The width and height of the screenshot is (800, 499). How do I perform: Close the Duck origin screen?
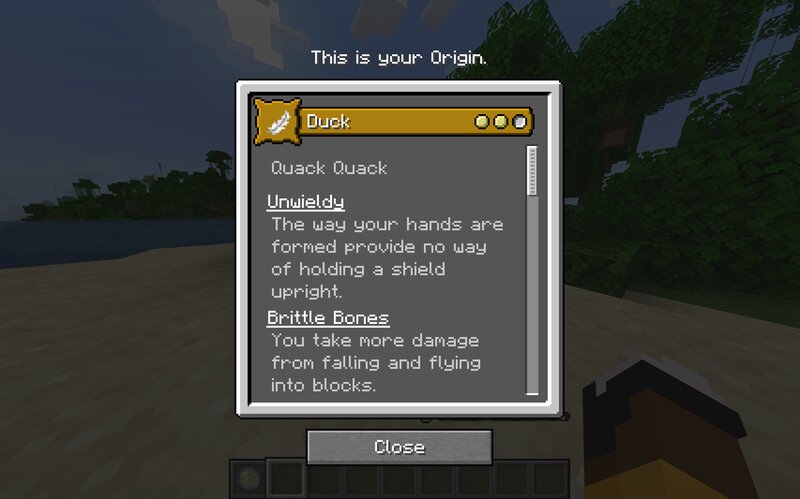click(x=399, y=447)
